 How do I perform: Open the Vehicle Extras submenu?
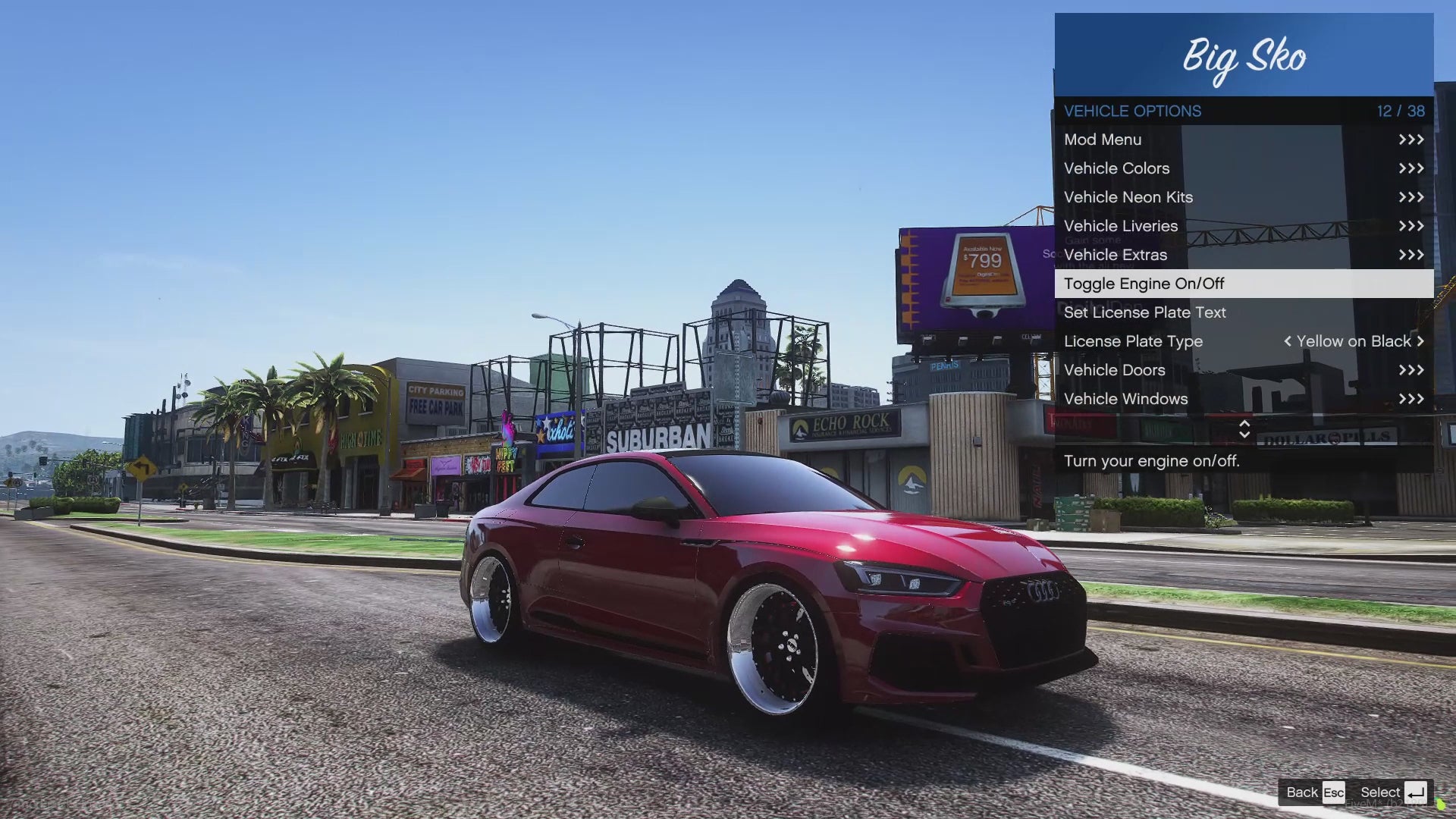[1244, 255]
